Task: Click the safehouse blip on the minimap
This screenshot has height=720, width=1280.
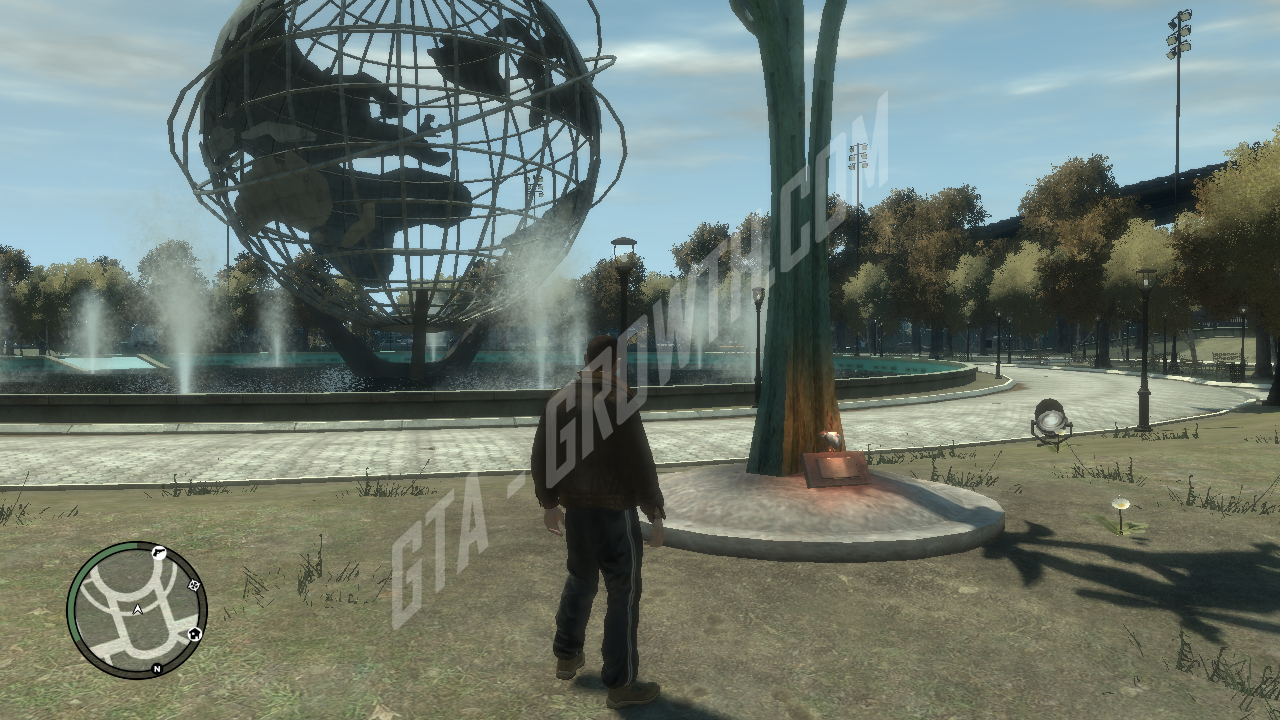Action: point(195,633)
